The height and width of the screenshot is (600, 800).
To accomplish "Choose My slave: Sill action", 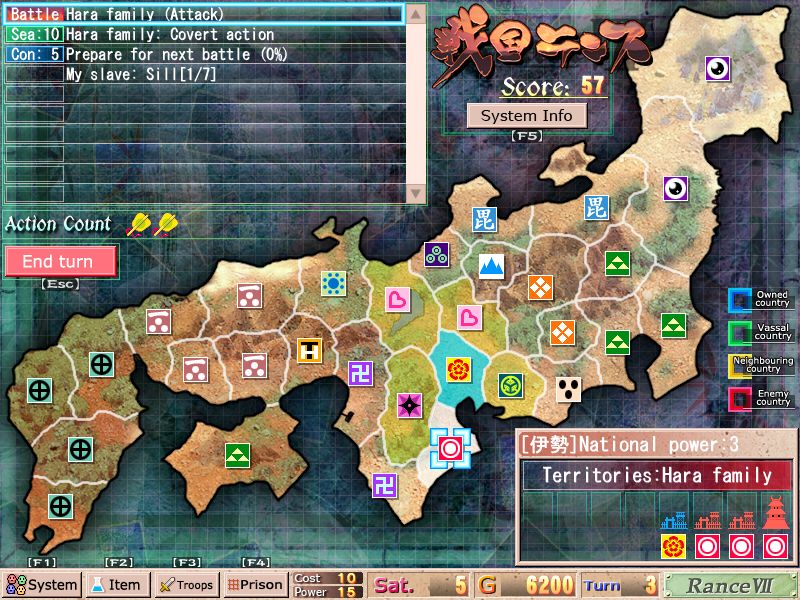I will 204,75.
